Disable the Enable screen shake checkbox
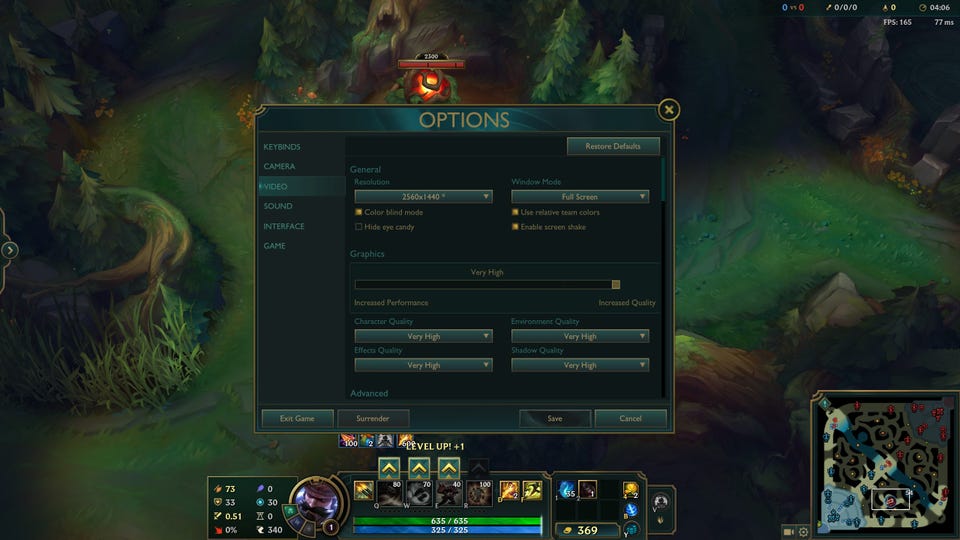Viewport: 960px width, 540px height. [x=516, y=227]
